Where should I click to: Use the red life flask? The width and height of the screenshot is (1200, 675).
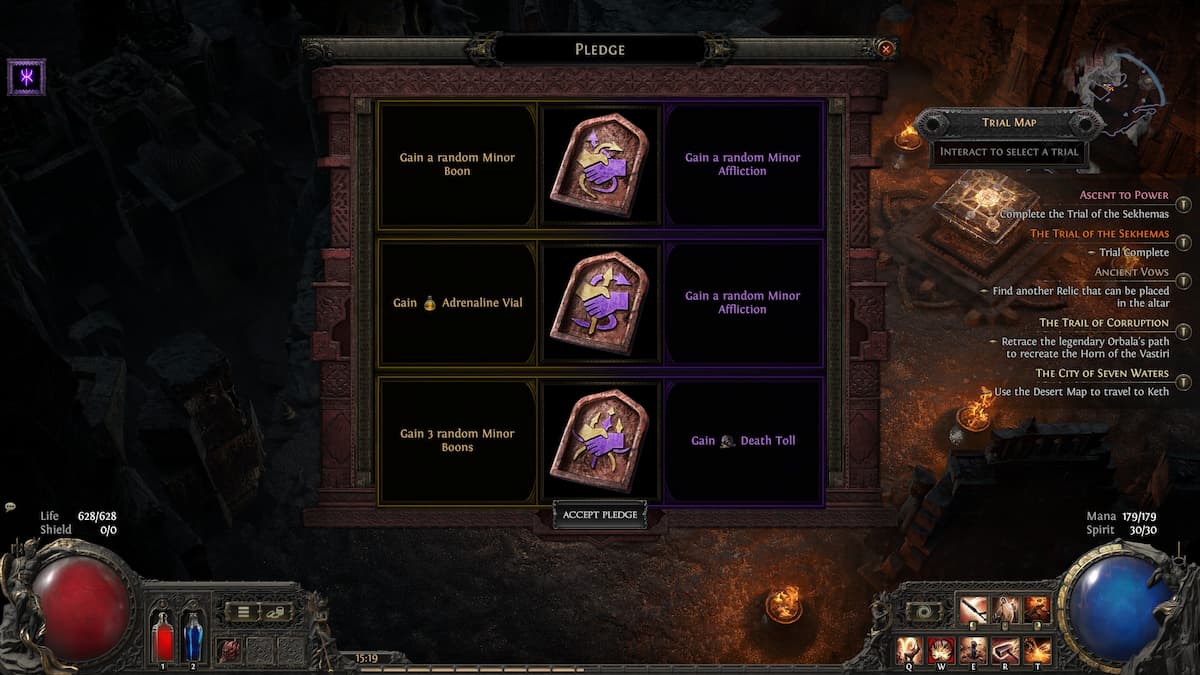coord(162,637)
